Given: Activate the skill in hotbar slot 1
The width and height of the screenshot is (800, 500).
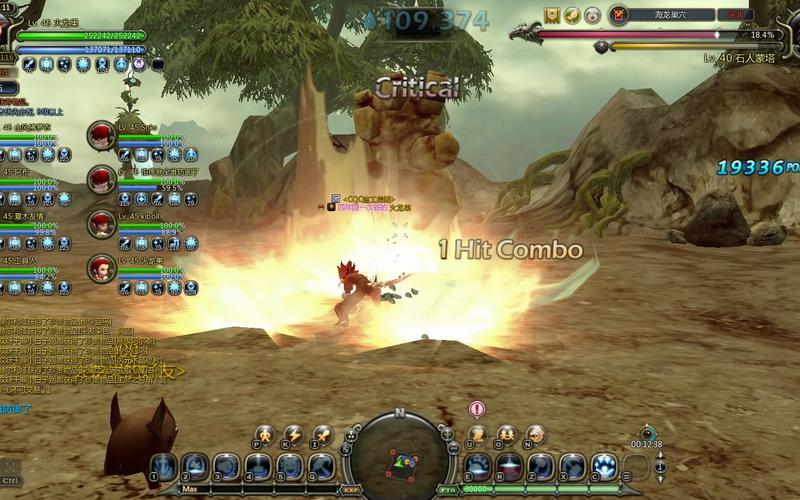Looking at the screenshot, I should click(163, 466).
